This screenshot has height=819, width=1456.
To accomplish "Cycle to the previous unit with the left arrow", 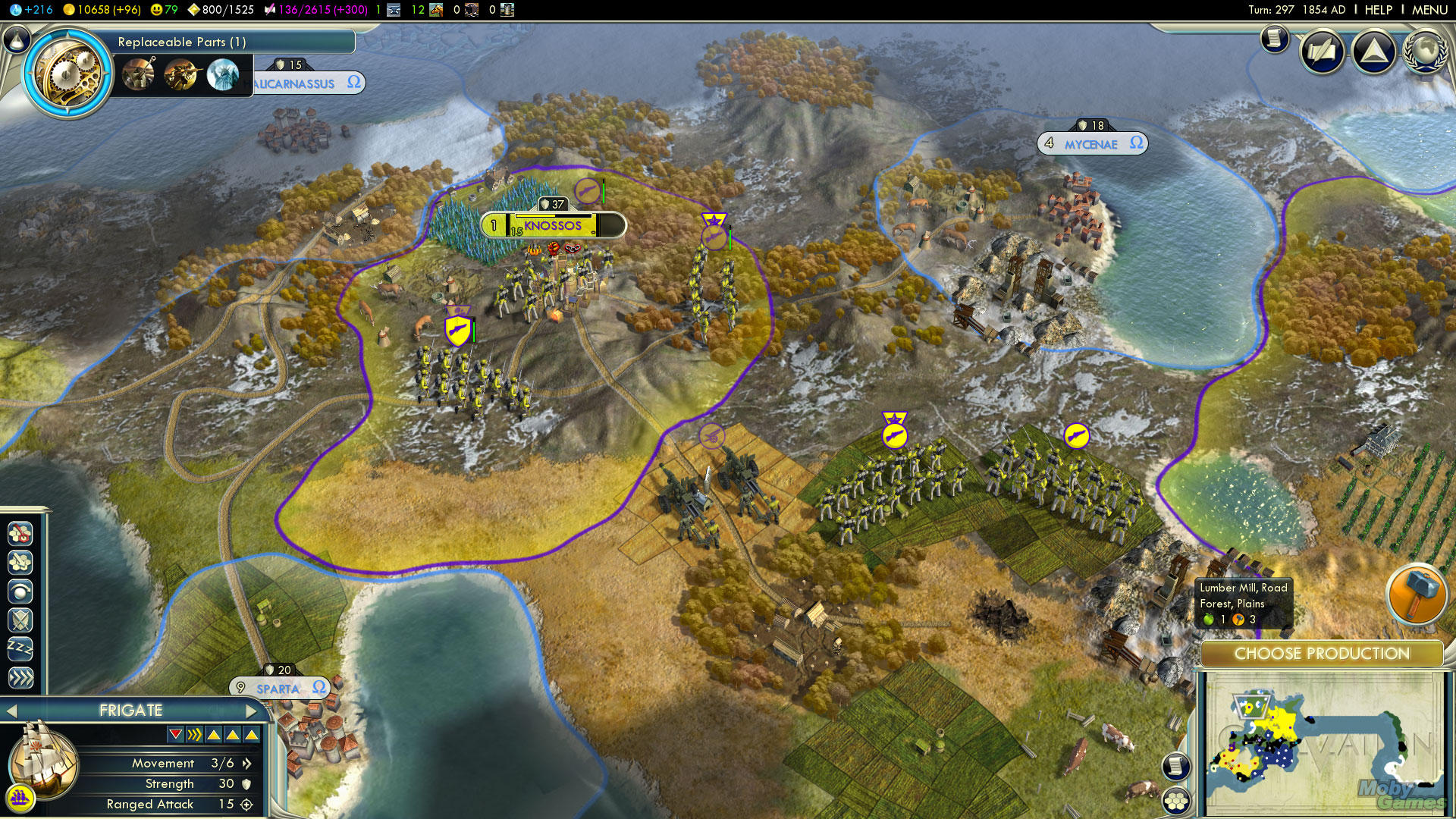I will [x=13, y=711].
